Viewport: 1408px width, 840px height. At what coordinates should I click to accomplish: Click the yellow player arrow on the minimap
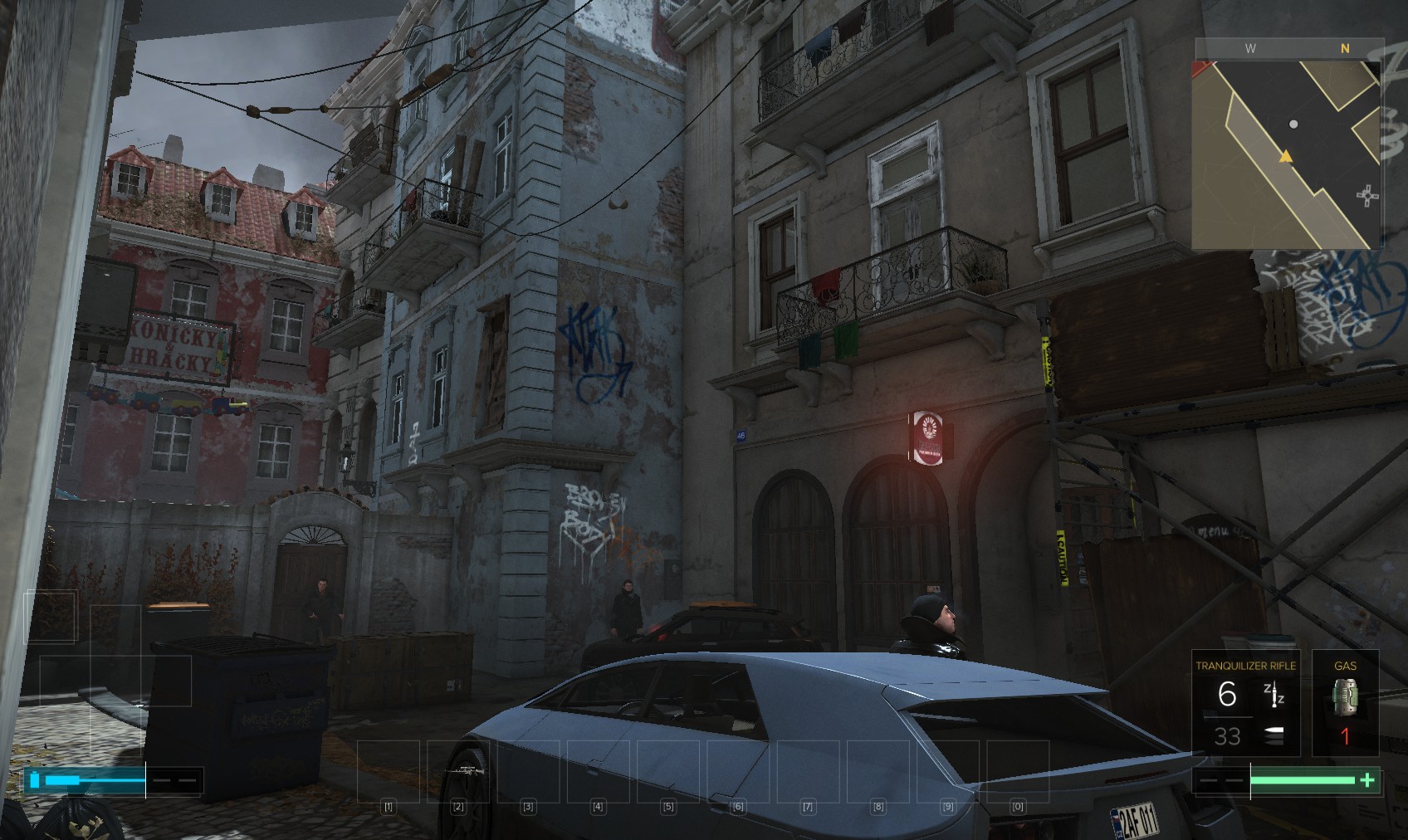pyautogui.click(x=1286, y=156)
